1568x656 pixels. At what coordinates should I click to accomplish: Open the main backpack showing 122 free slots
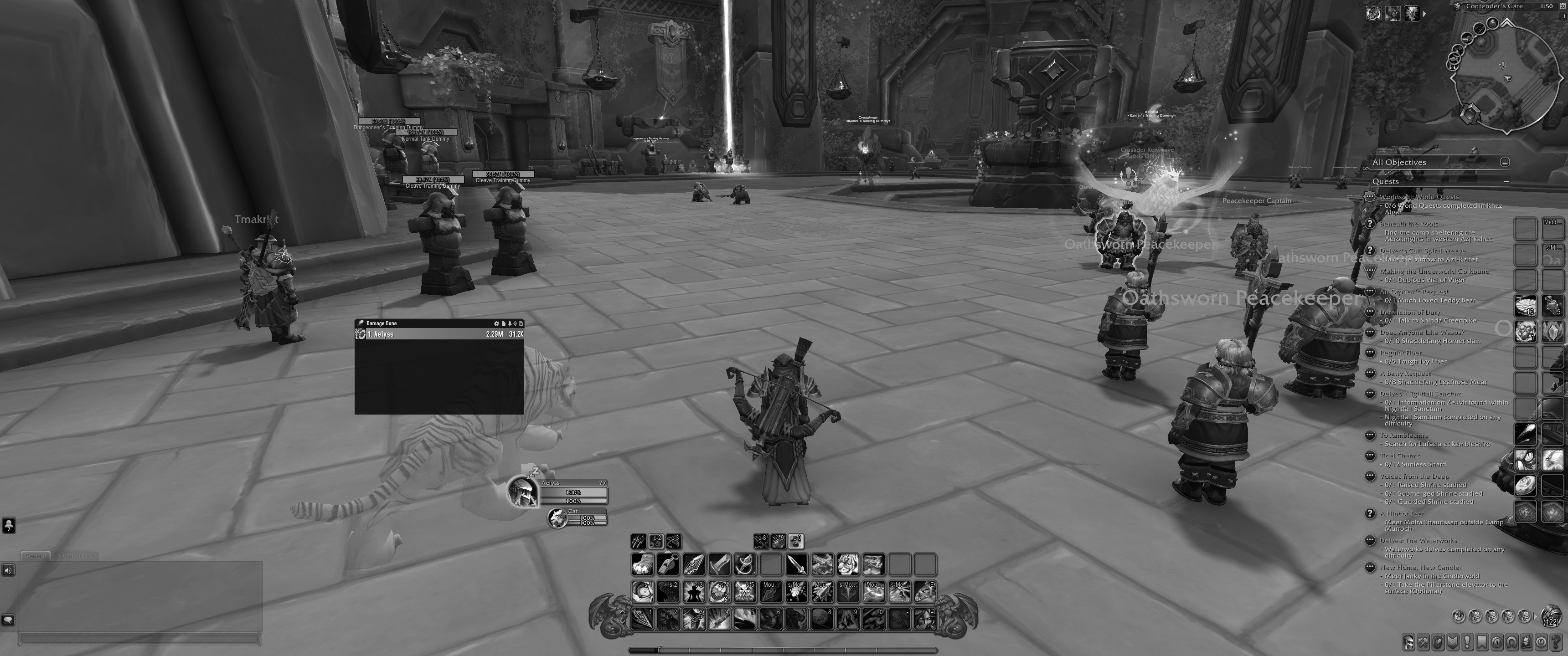click(x=1551, y=616)
